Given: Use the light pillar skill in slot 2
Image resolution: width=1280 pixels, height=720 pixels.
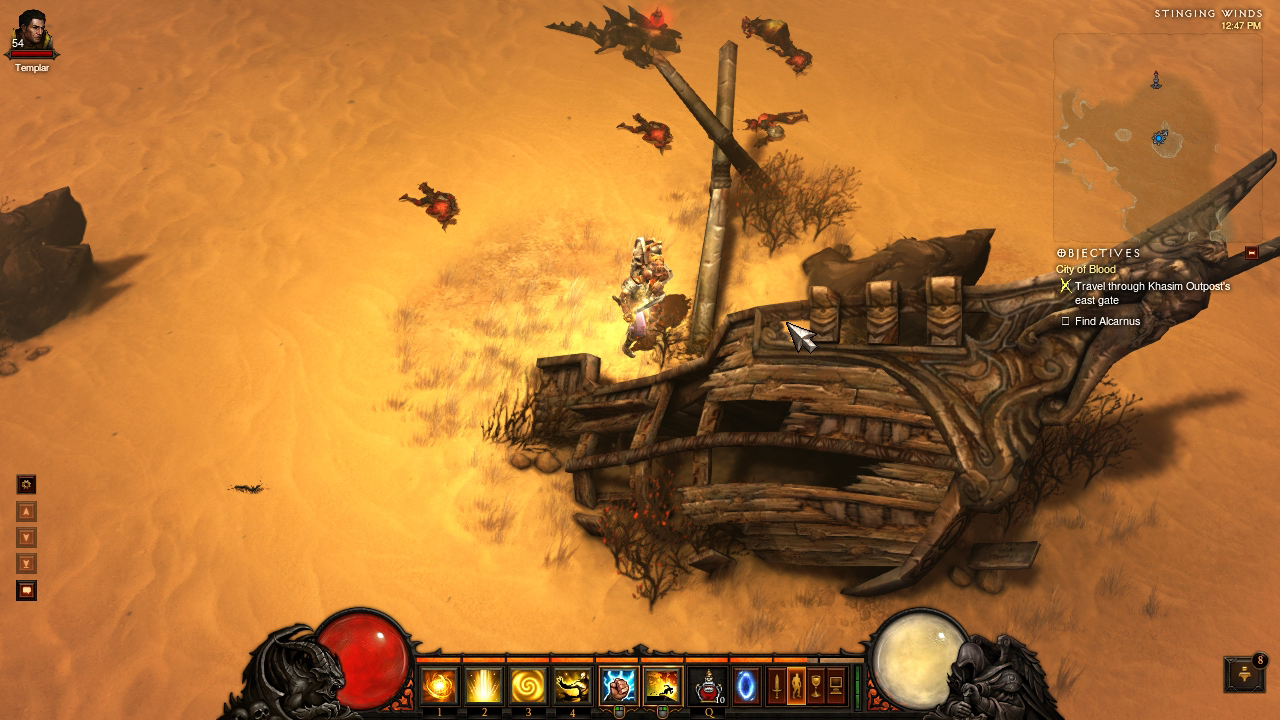Looking at the screenshot, I should [484, 686].
